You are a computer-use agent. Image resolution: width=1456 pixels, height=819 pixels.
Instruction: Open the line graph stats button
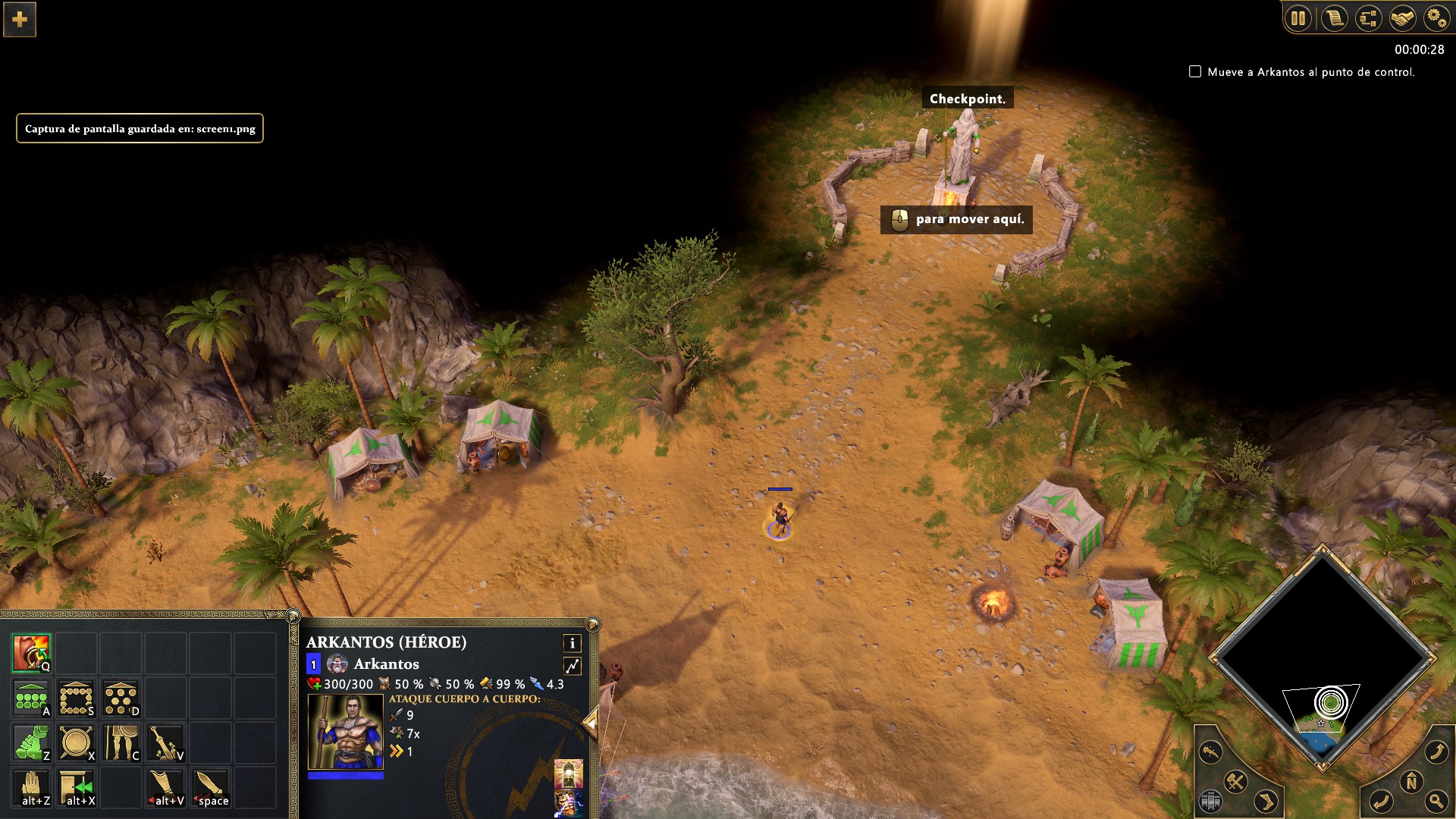coord(572,666)
